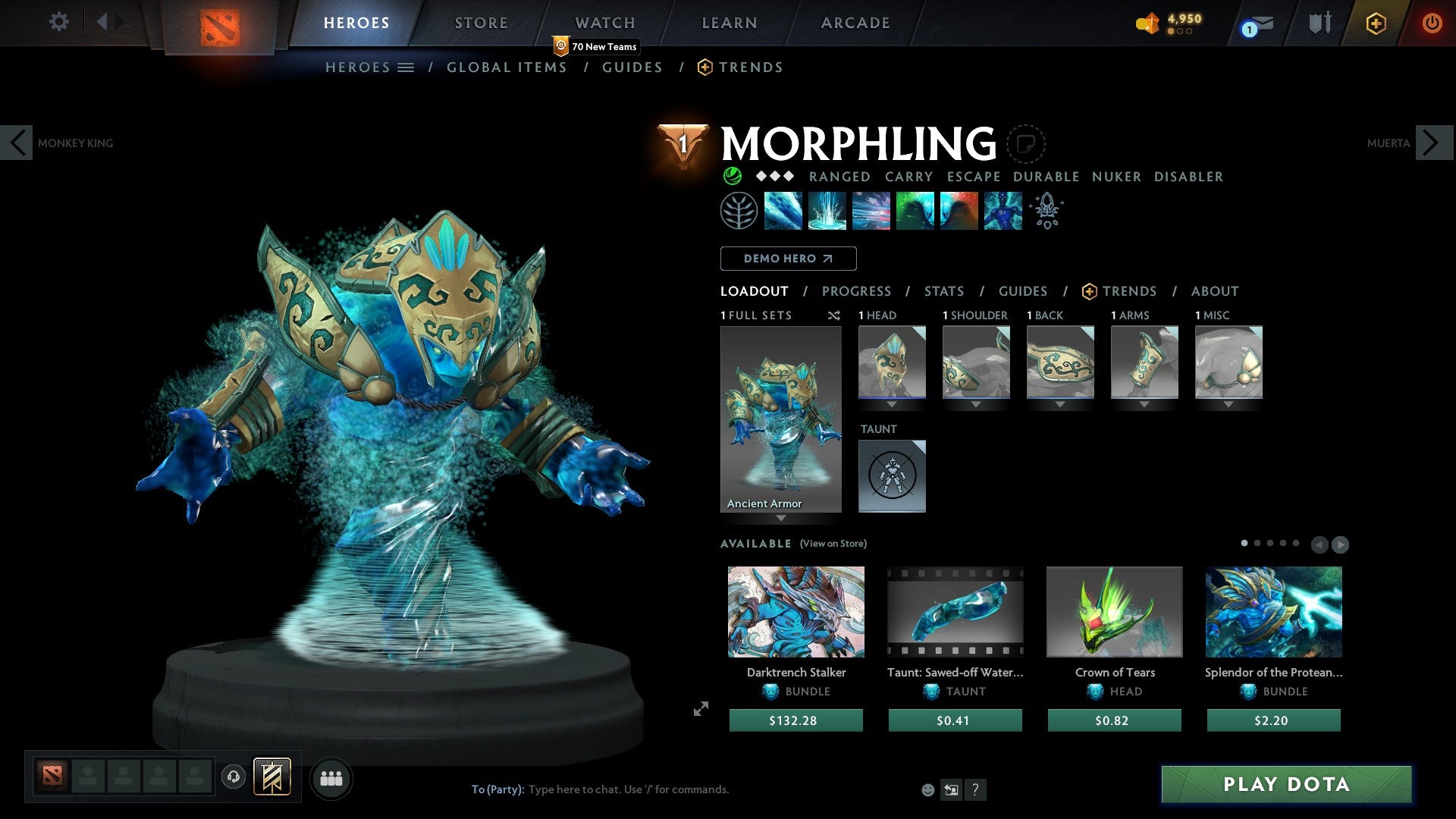
Task: Toggle voice chat with the headset icon
Action: pyautogui.click(x=234, y=777)
